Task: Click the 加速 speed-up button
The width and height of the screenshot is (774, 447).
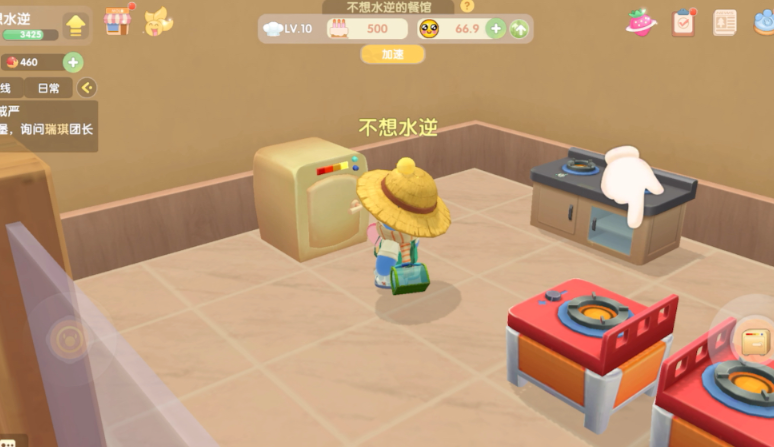Action: click(x=392, y=55)
